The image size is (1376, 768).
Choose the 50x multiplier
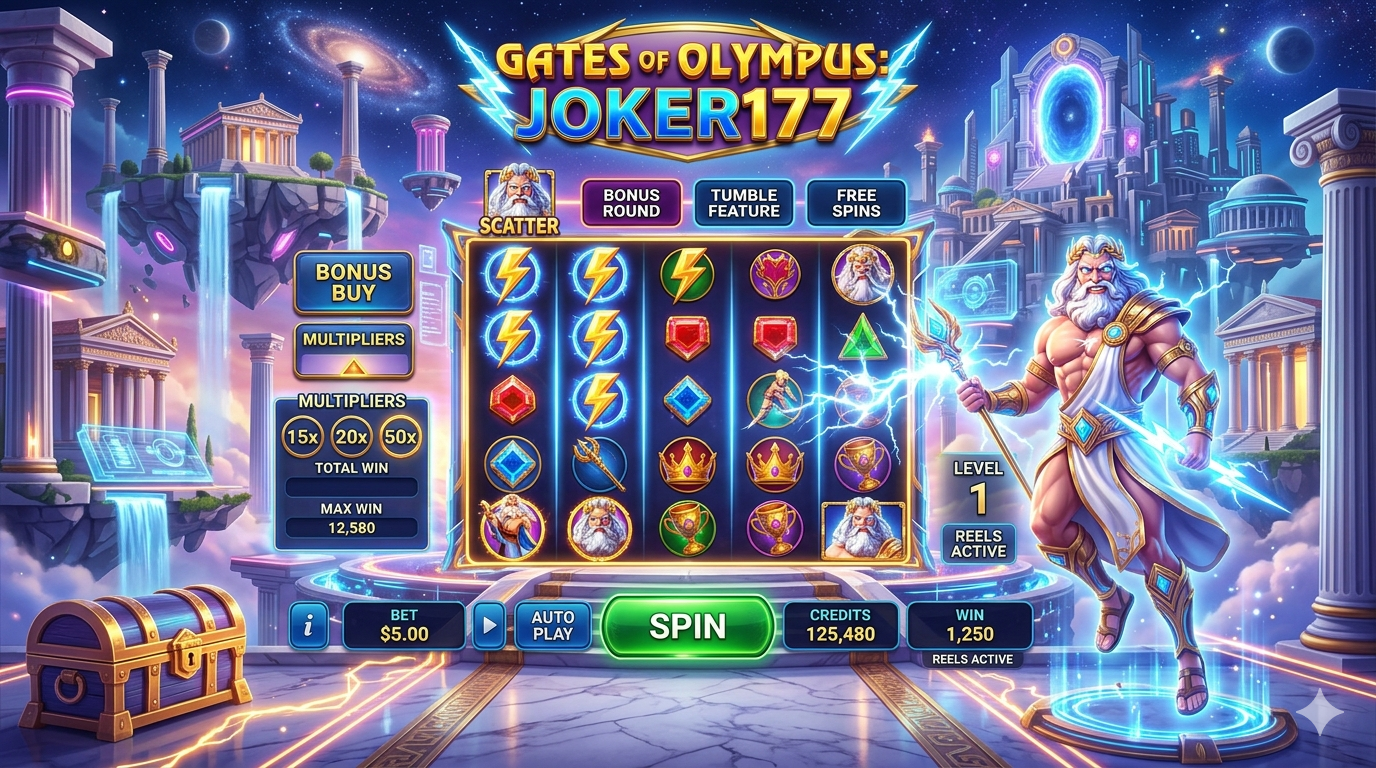(401, 436)
